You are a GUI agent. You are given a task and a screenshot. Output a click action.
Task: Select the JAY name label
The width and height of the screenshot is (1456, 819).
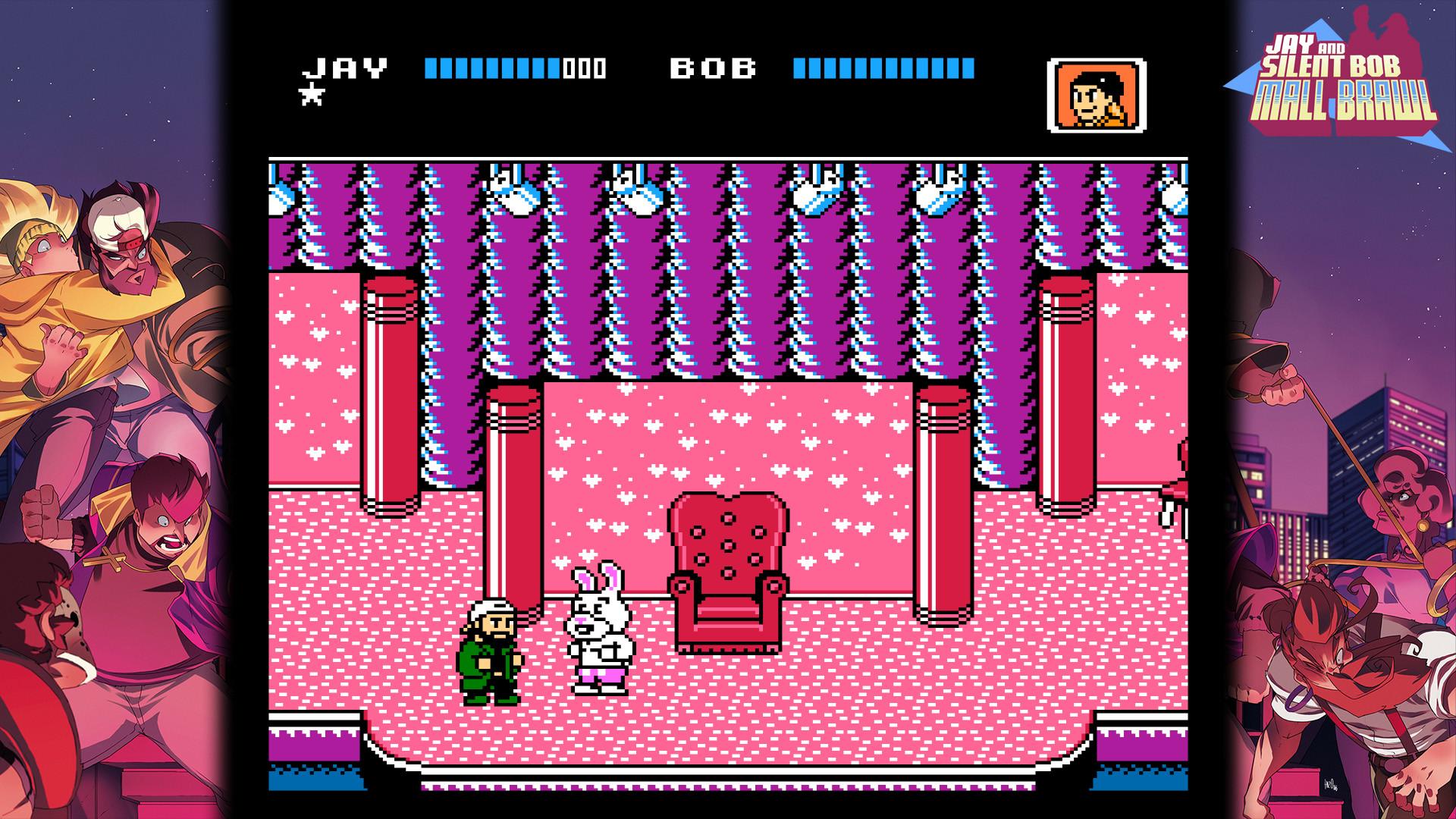coord(345,68)
